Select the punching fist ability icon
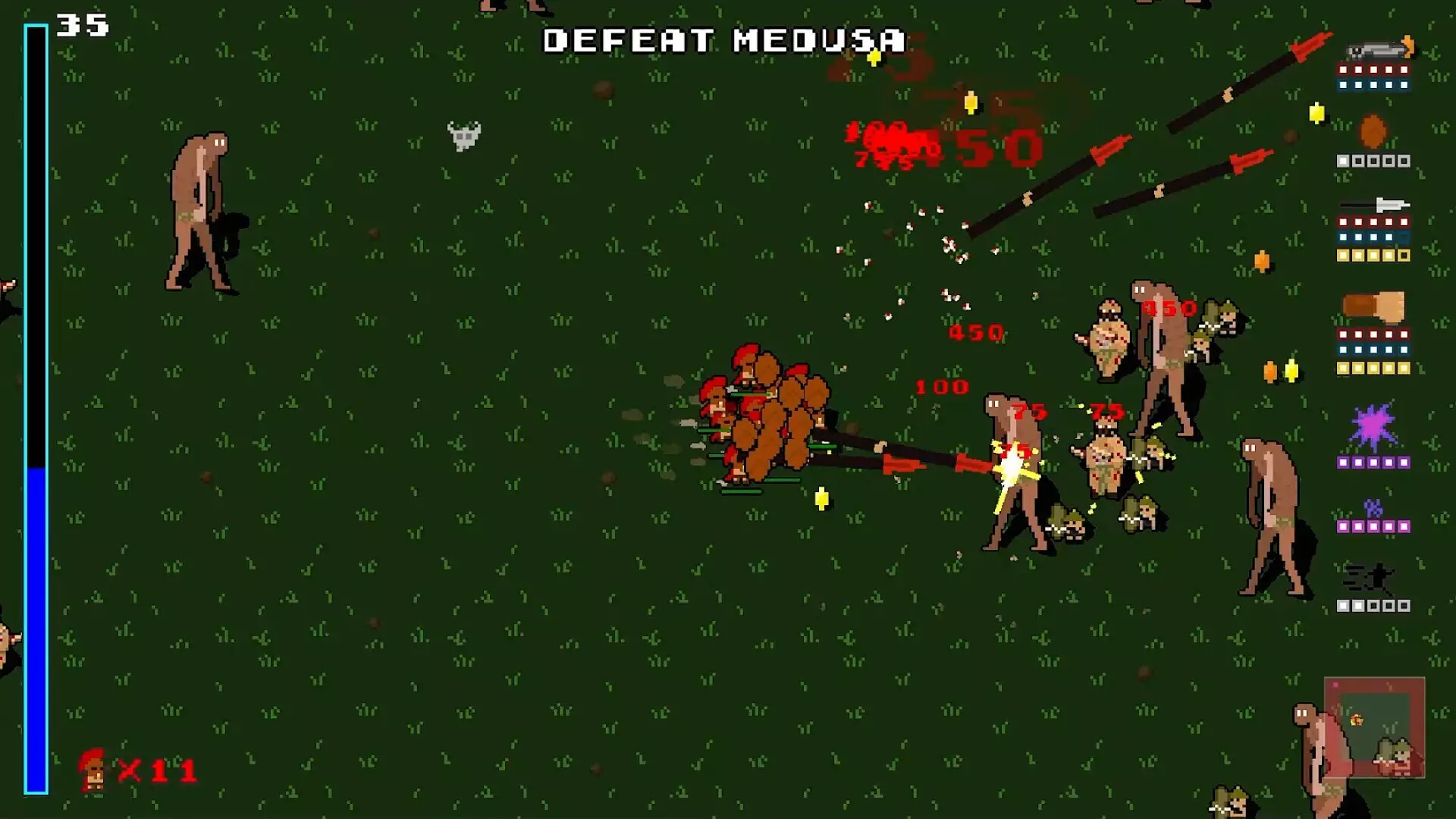This screenshot has height=819, width=1456. pos(1373,306)
